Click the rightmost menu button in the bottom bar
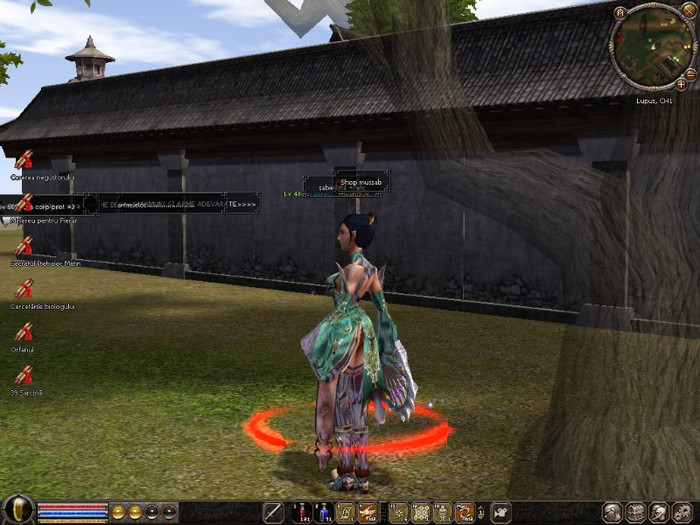Image resolution: width=700 pixels, height=525 pixels. (685, 513)
